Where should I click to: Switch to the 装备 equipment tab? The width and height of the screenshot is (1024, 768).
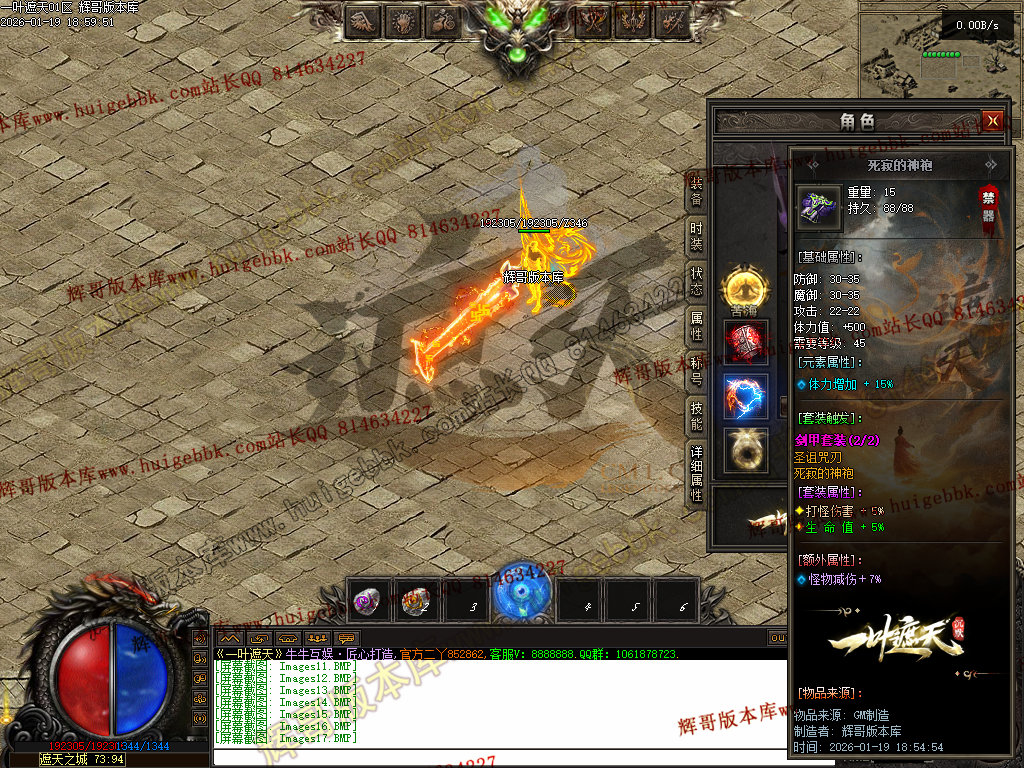[x=696, y=191]
